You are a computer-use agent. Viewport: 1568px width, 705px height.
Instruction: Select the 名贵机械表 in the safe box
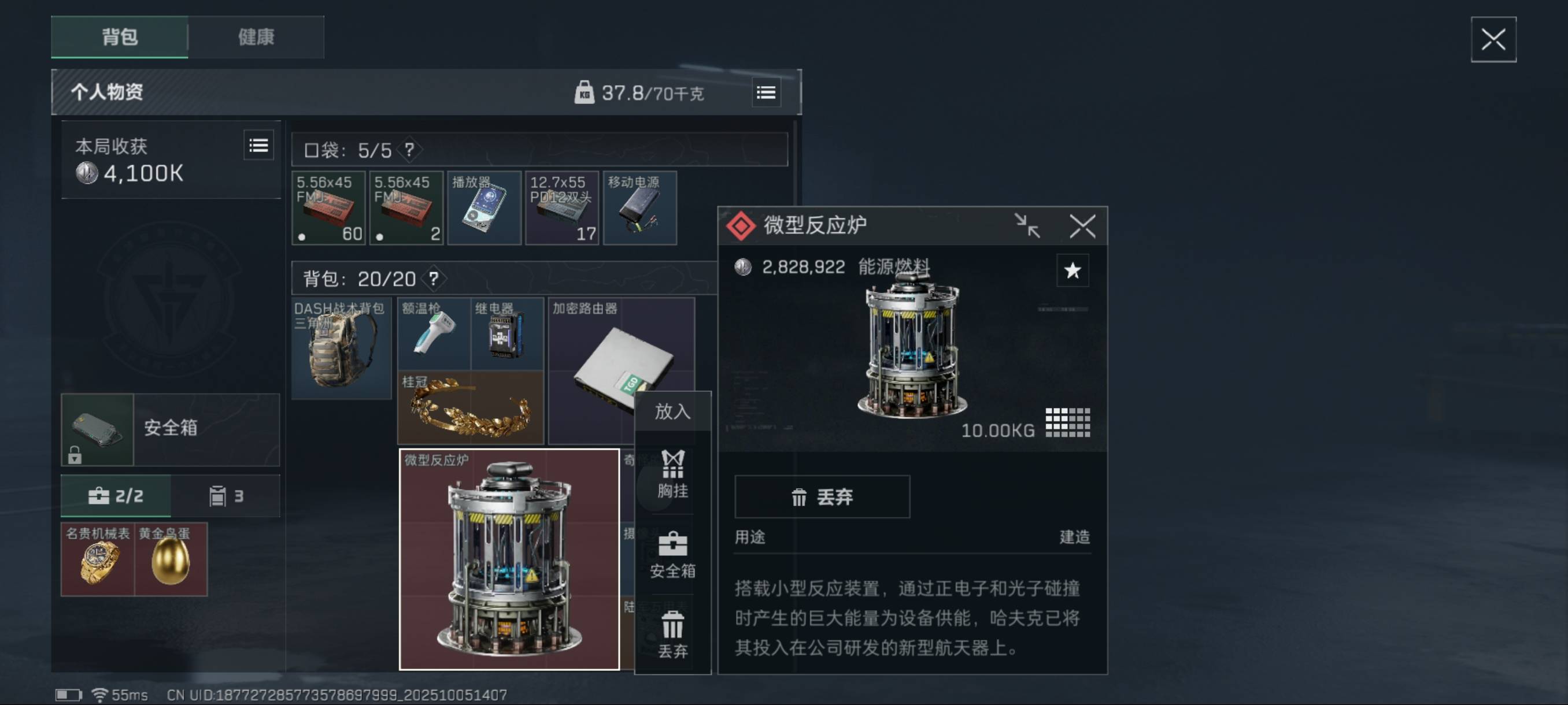97,559
